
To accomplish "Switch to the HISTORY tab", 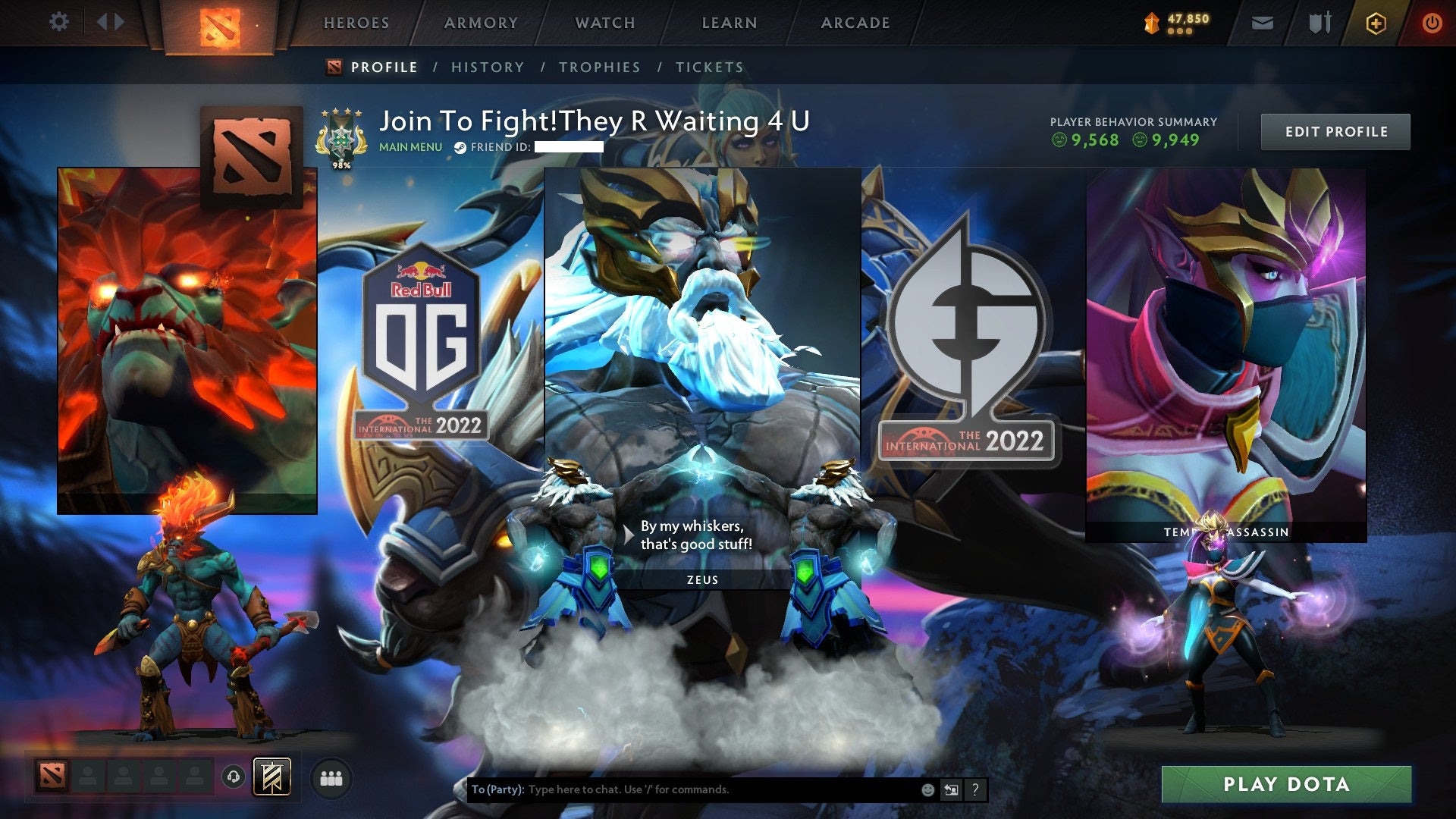I will click(487, 67).
